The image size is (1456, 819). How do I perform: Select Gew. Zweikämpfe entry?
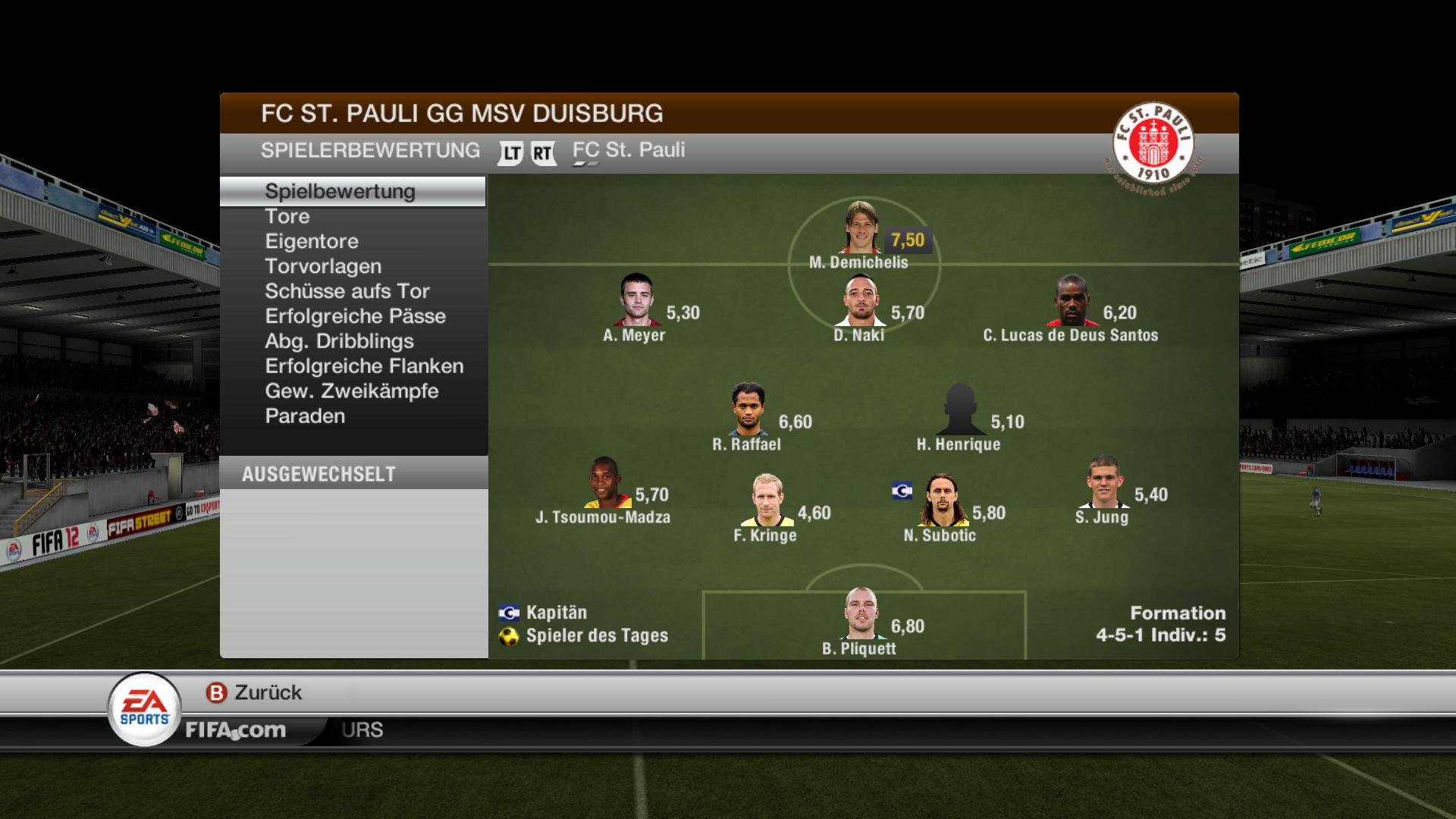click(351, 391)
